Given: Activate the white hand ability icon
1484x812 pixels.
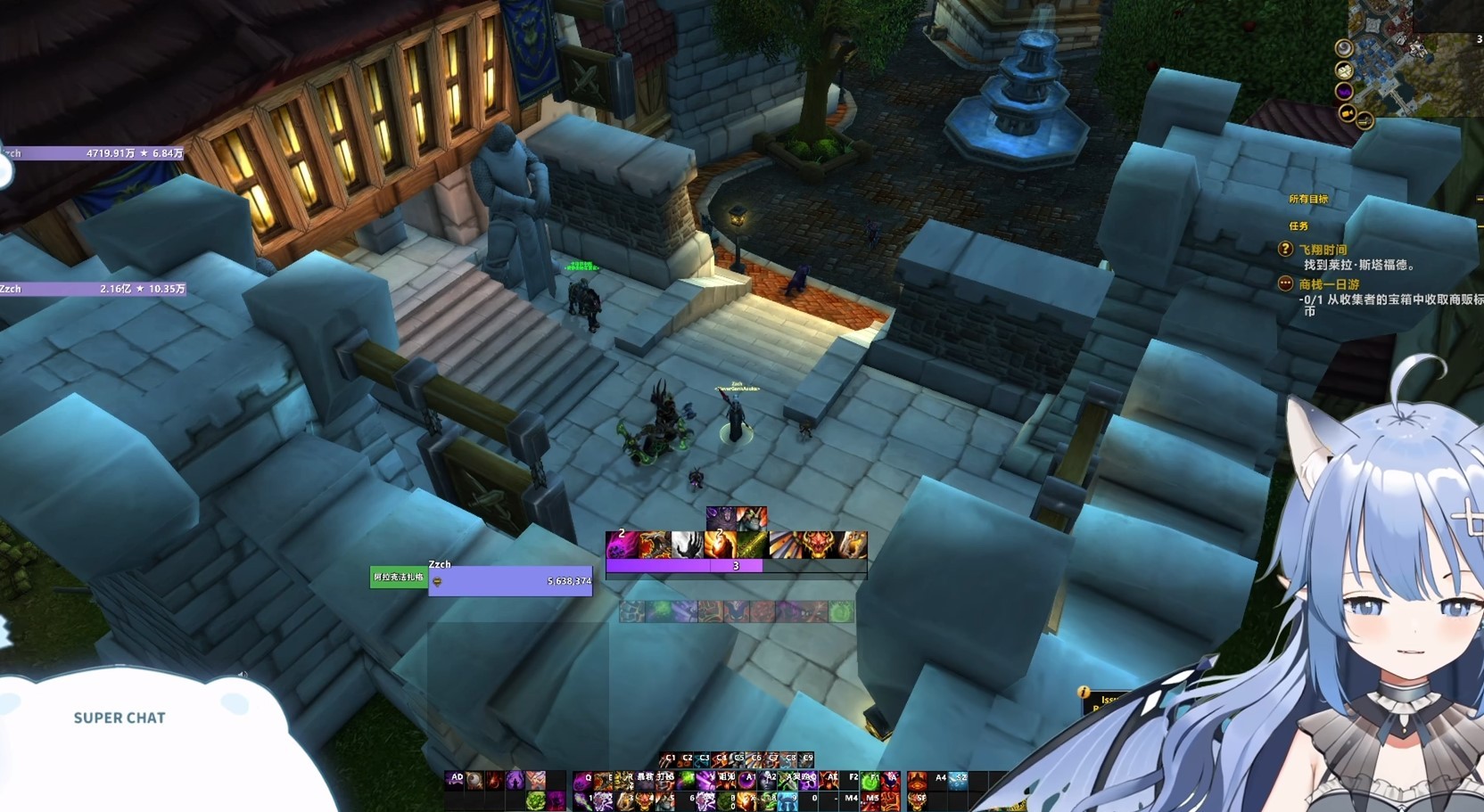Looking at the screenshot, I should (687, 544).
